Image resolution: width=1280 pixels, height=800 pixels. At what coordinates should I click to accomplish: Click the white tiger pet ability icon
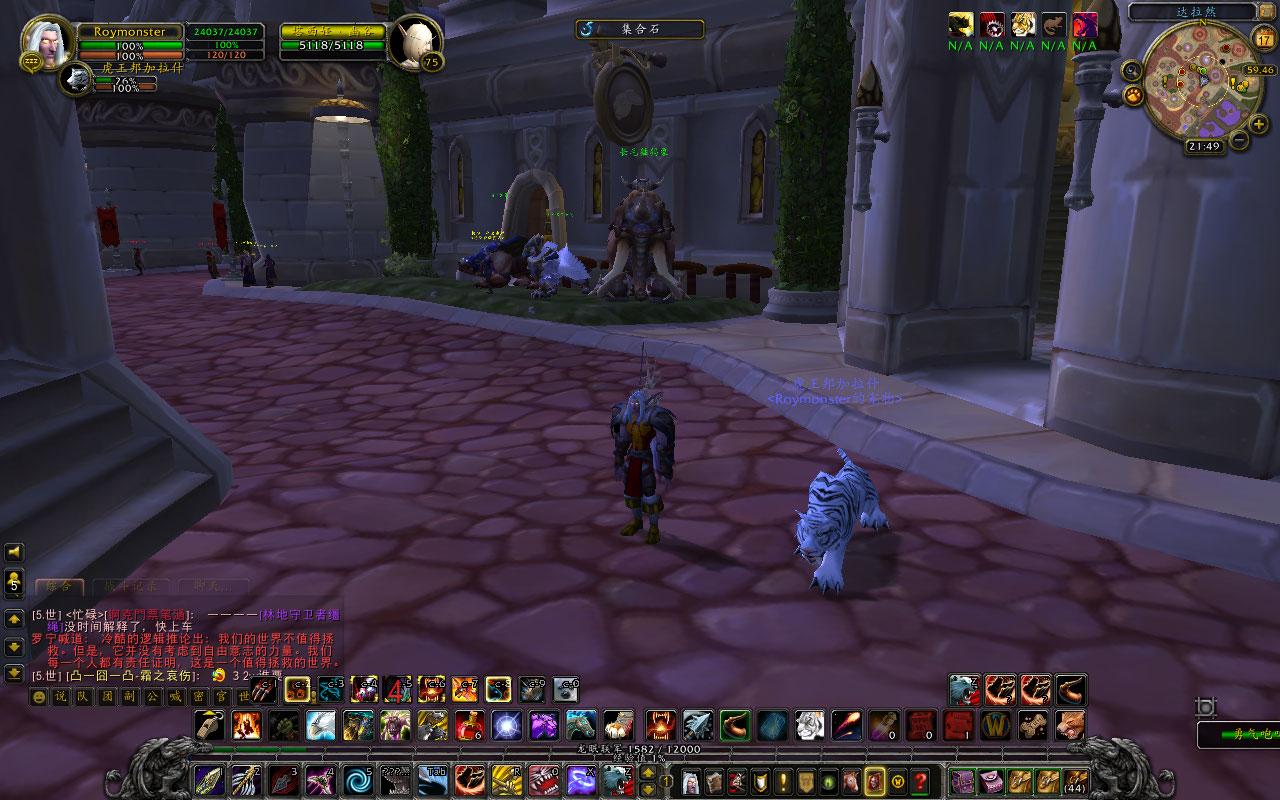click(809, 724)
